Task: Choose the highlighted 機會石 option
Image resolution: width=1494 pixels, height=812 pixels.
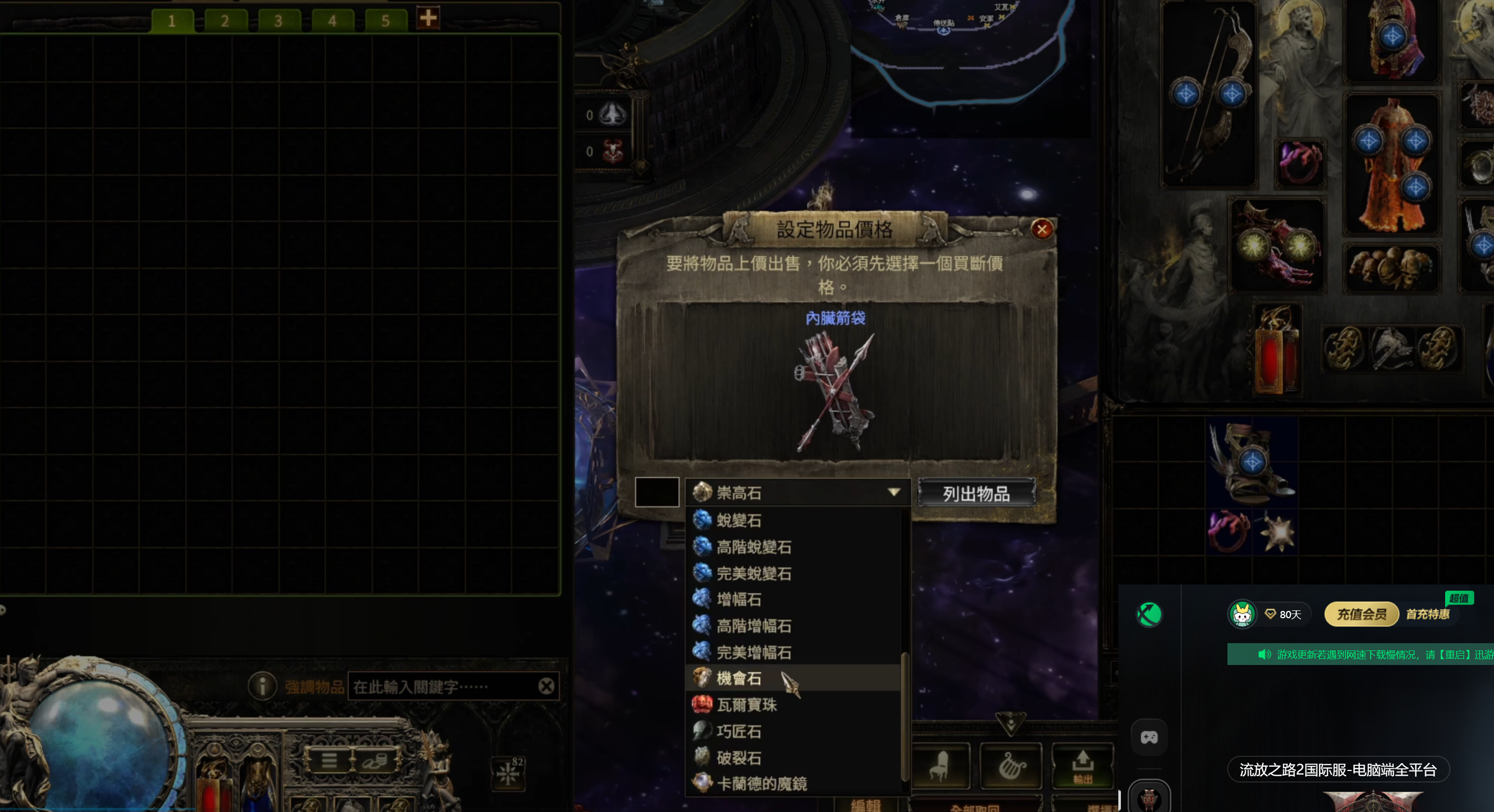Action: point(739,678)
